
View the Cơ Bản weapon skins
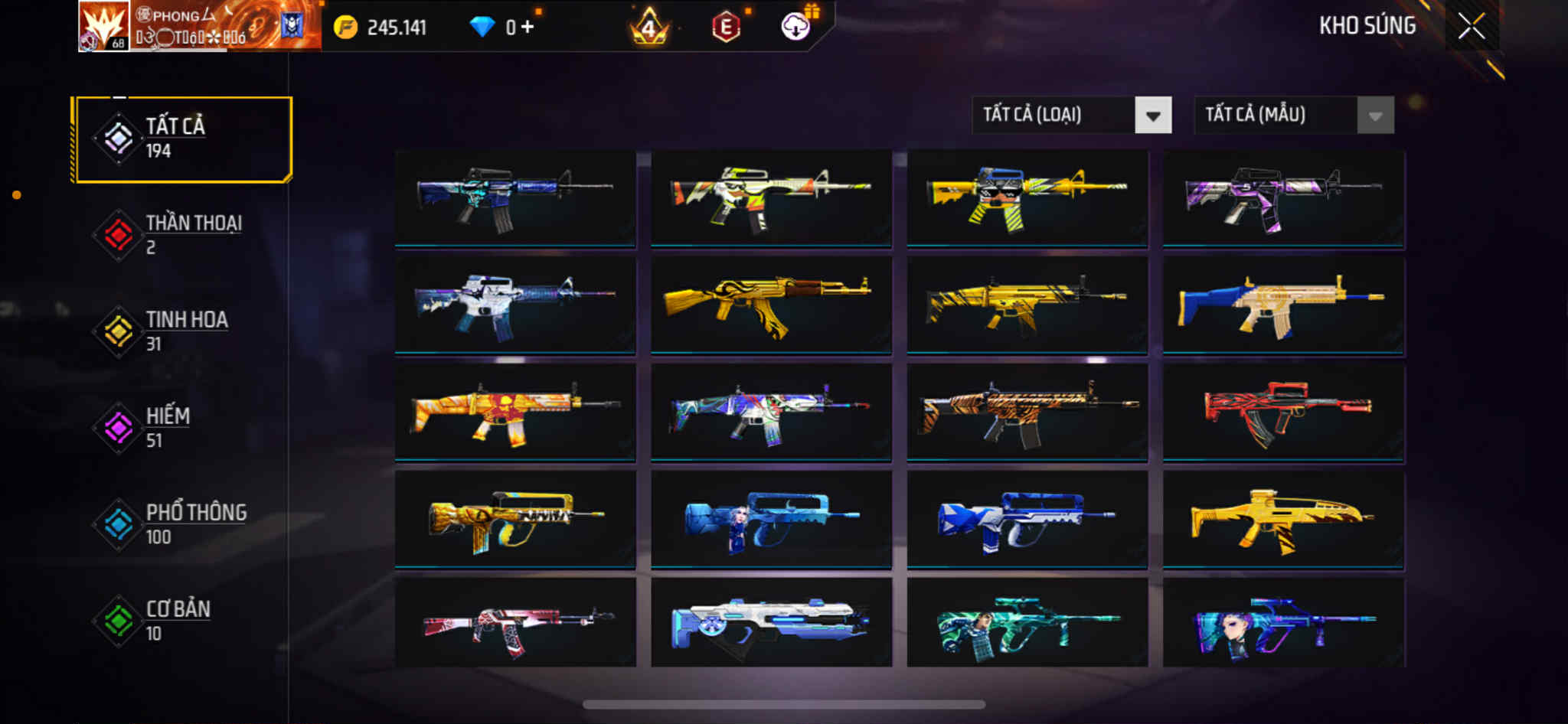pyautogui.click(x=182, y=620)
